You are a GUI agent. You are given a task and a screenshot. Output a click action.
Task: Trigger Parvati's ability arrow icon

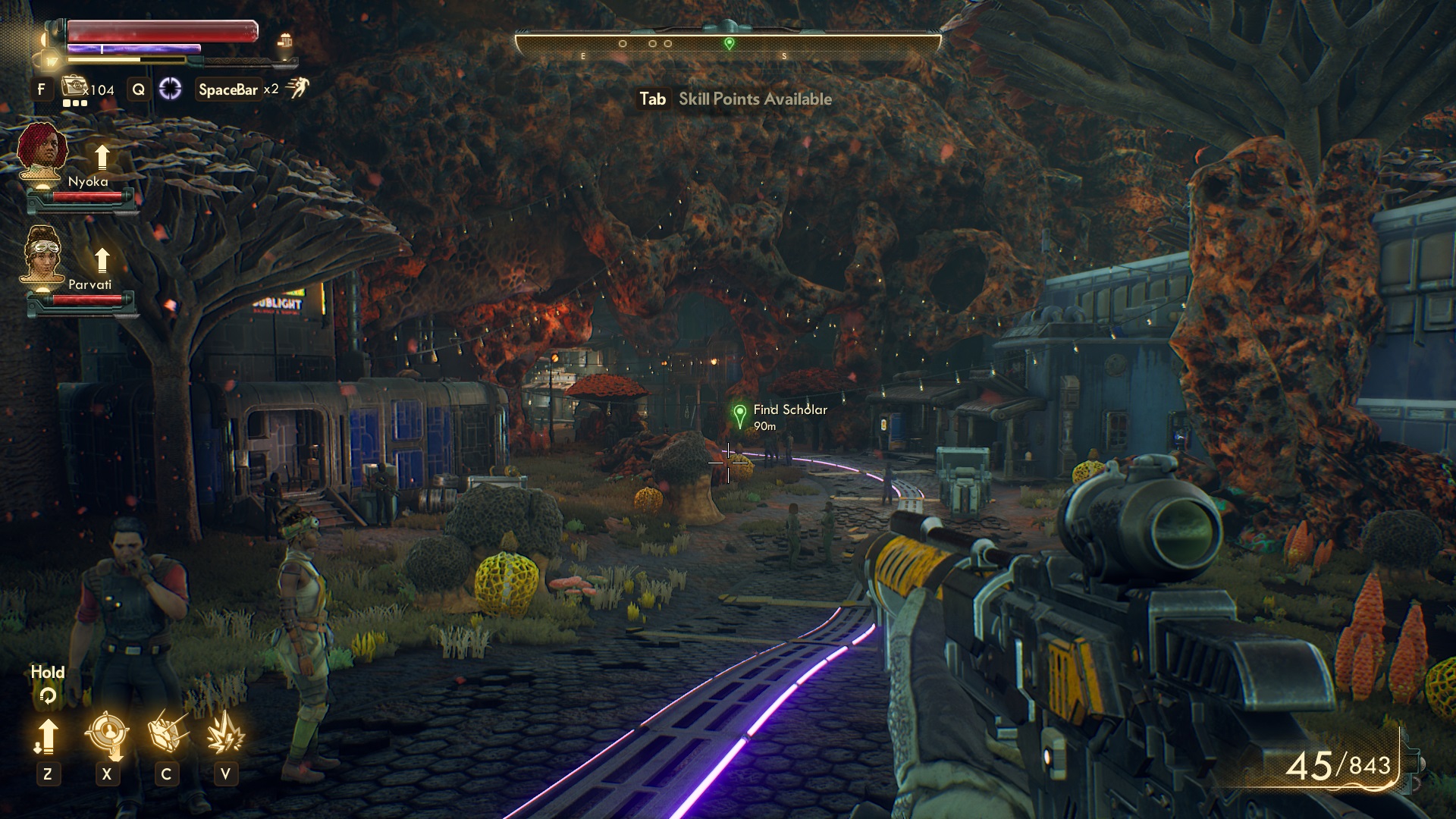pyautogui.click(x=102, y=260)
